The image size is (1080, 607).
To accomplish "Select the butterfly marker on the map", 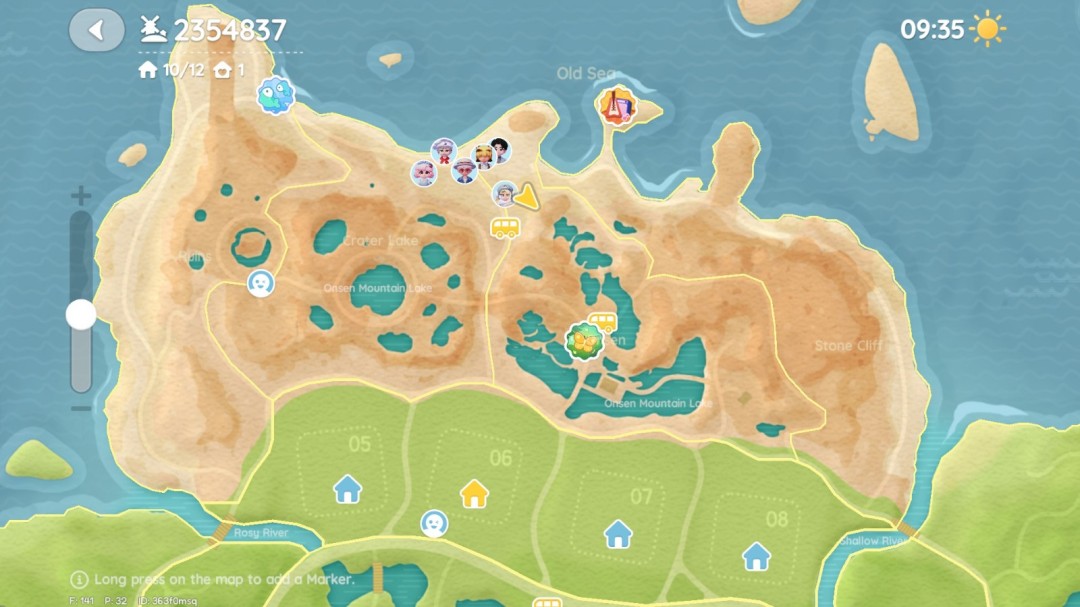I will (x=582, y=343).
